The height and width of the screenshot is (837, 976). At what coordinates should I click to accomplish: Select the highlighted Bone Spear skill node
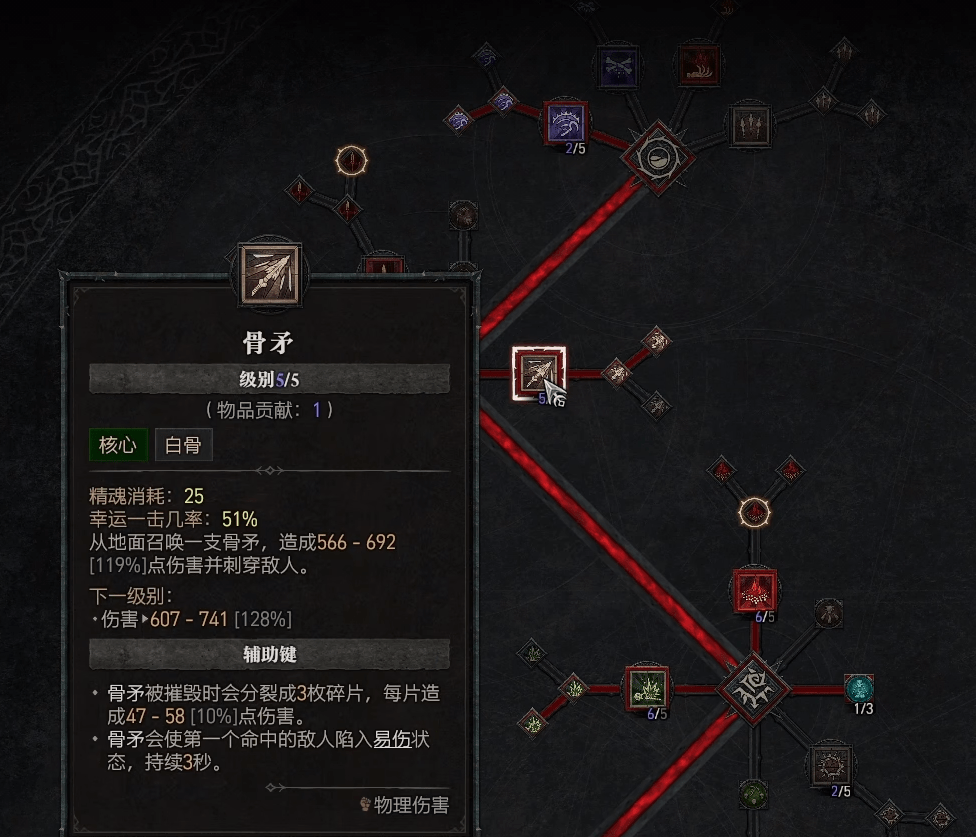click(x=538, y=373)
